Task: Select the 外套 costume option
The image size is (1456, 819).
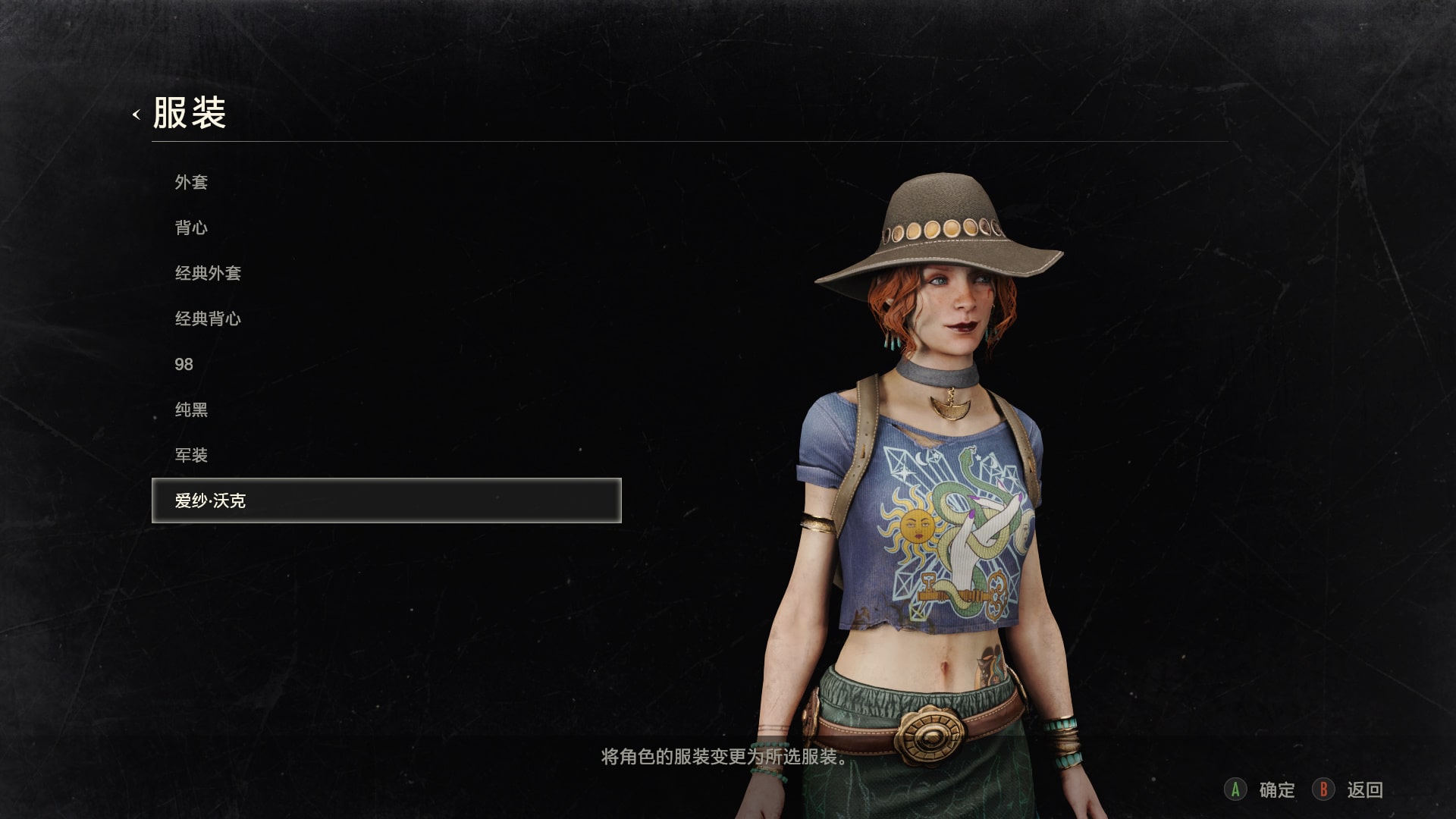Action: [191, 182]
